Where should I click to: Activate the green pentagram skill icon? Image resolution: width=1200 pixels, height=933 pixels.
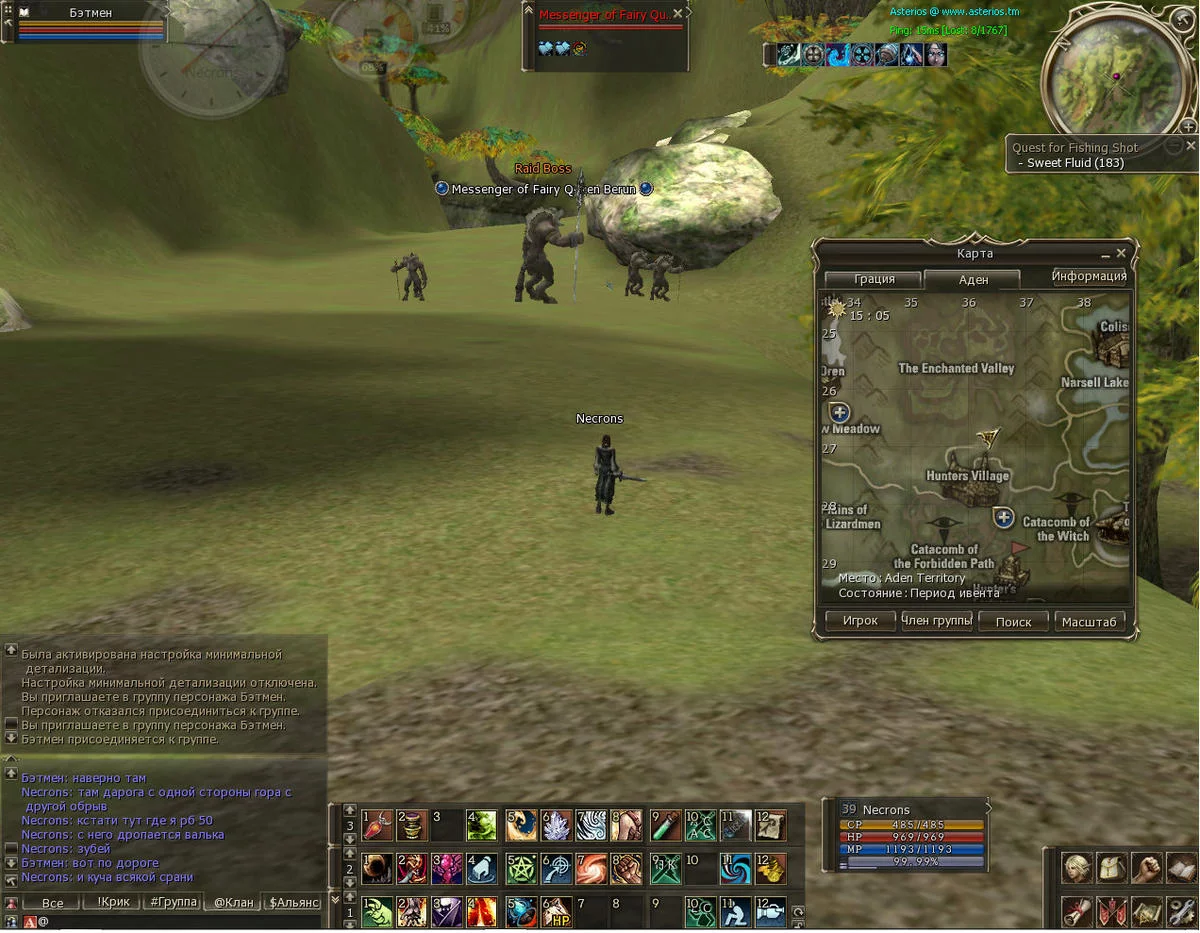click(519, 868)
